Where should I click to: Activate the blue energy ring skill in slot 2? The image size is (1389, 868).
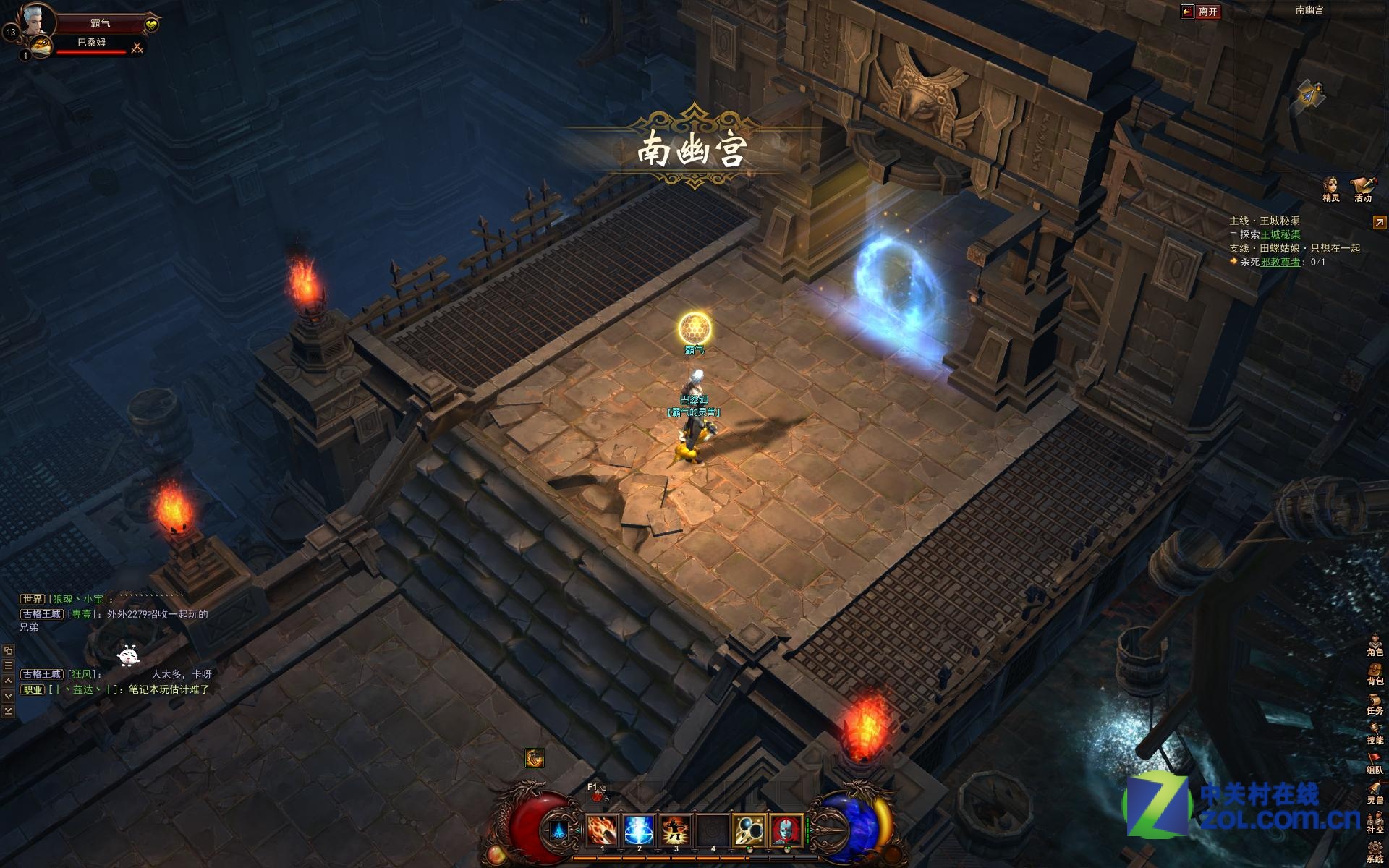coord(639,830)
